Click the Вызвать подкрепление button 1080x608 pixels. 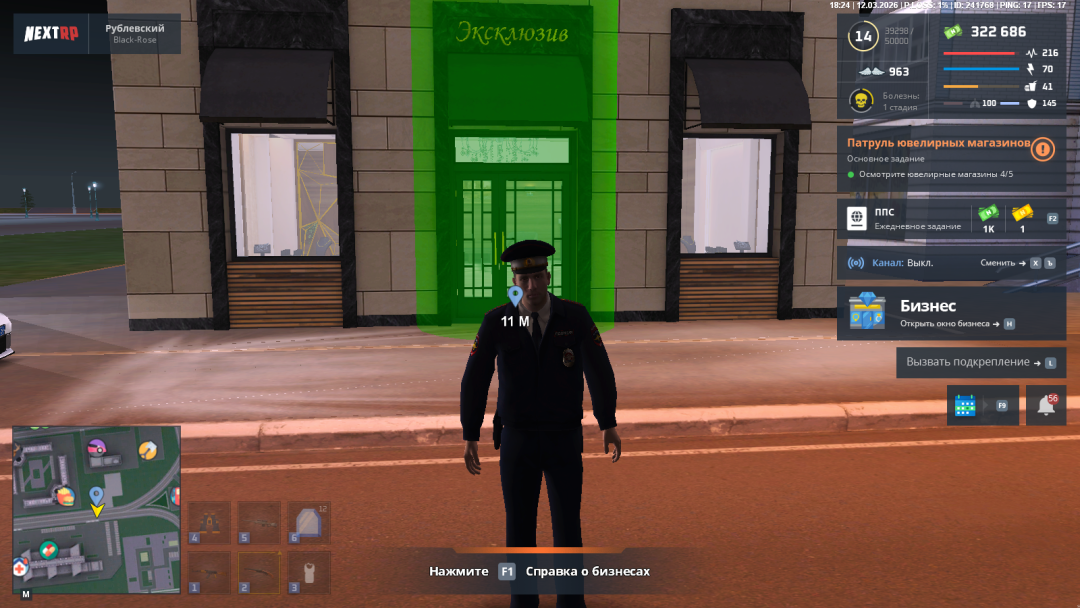pos(980,362)
